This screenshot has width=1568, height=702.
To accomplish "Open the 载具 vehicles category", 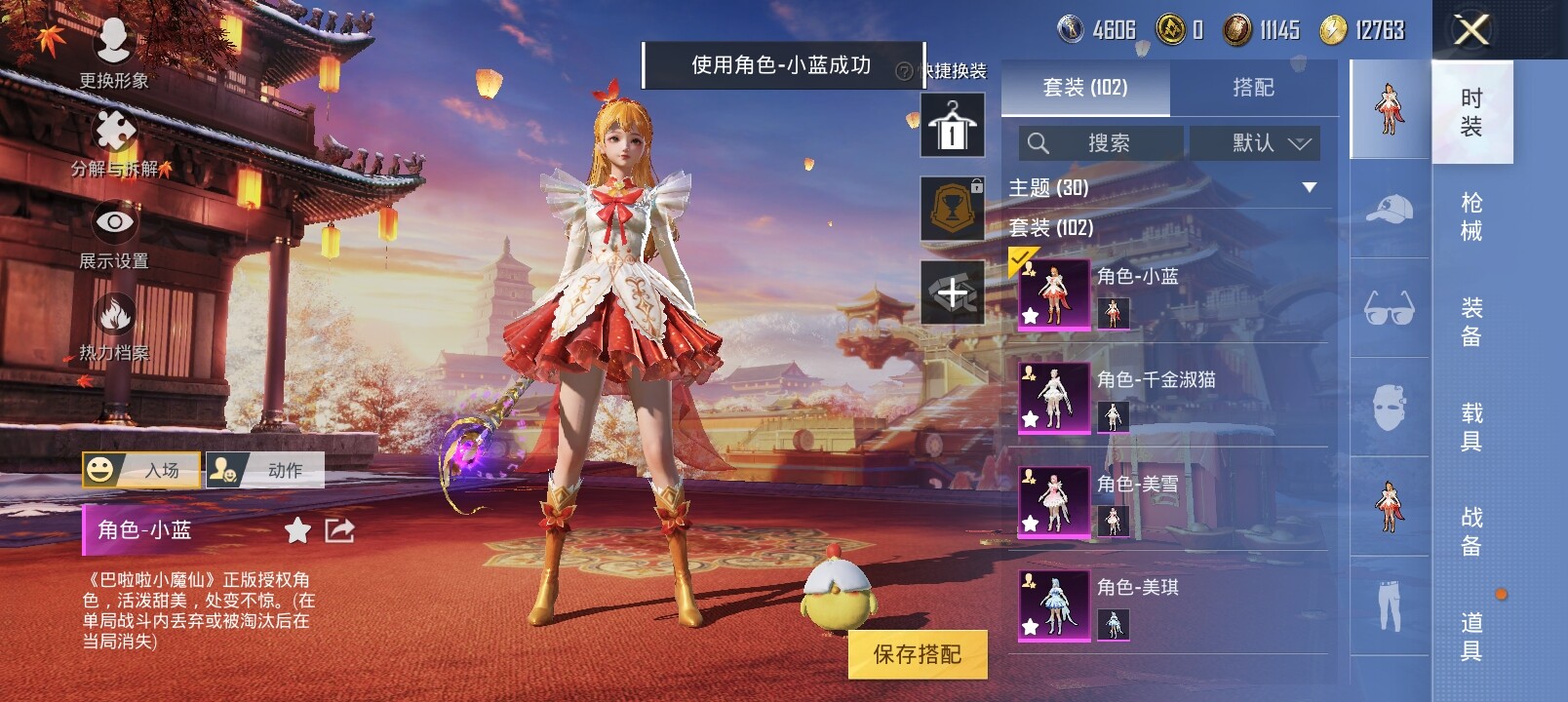I will click(1471, 426).
